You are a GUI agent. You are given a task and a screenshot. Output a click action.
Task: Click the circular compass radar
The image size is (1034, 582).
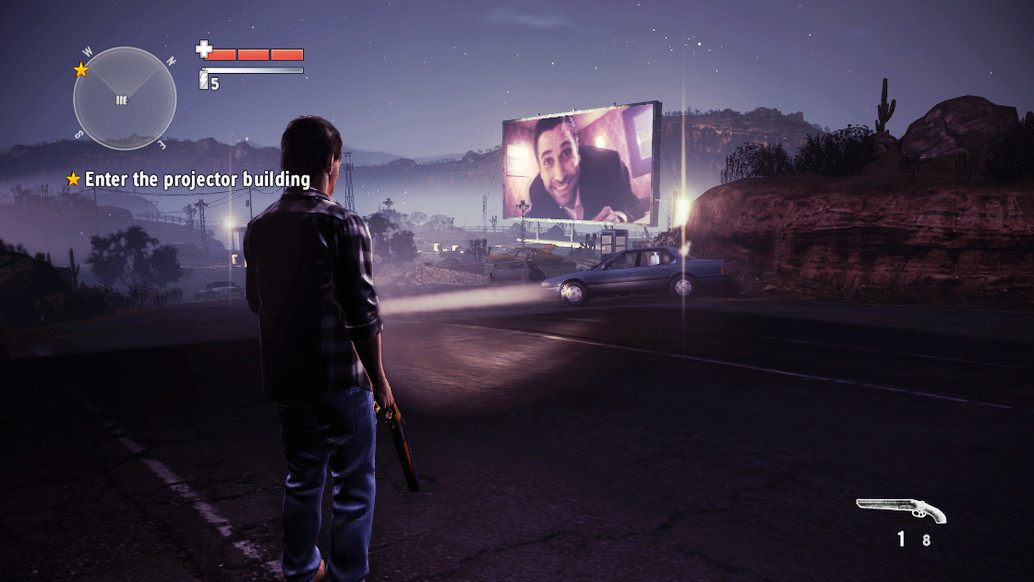124,98
